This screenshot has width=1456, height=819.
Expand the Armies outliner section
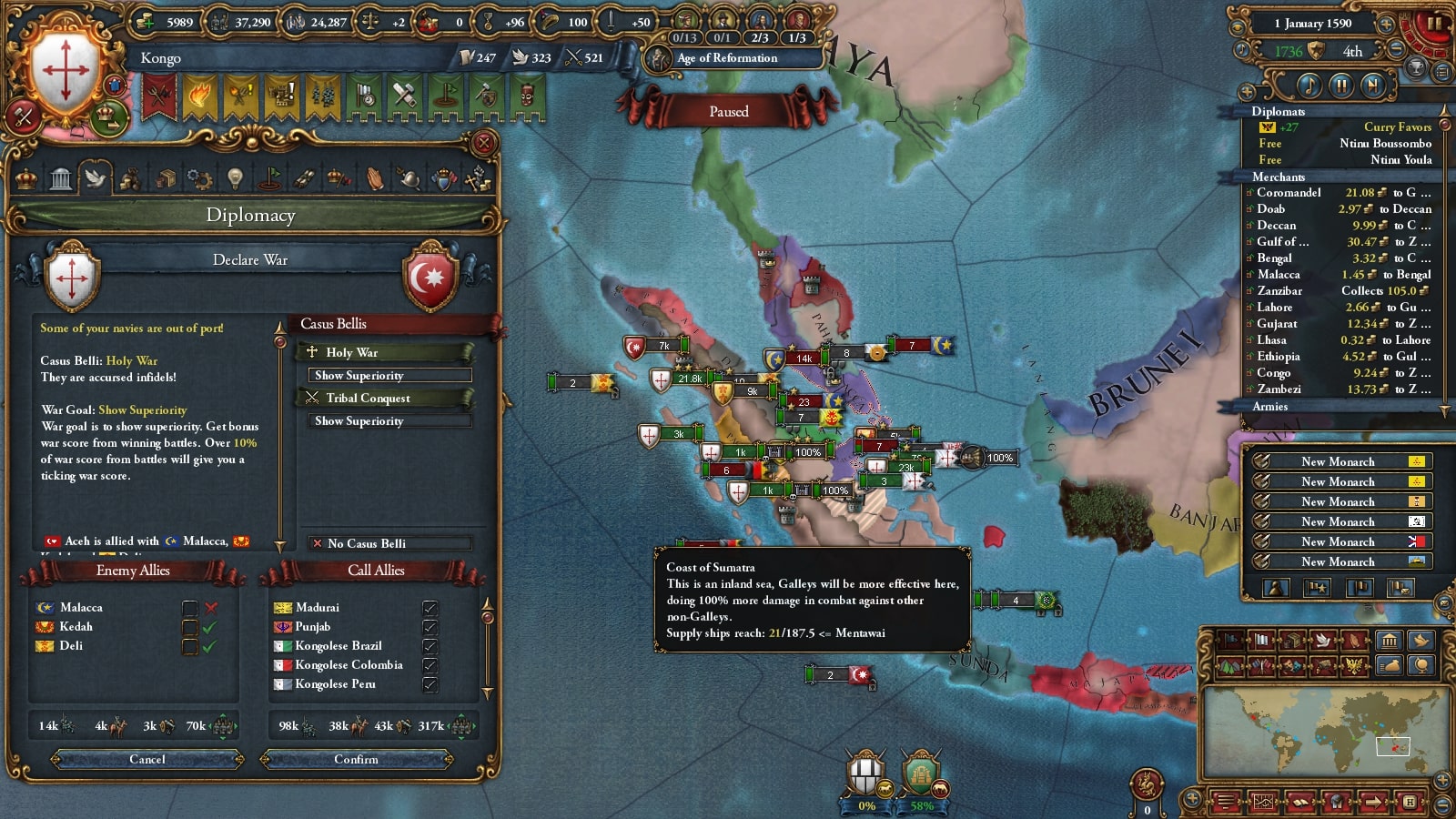click(x=1270, y=407)
